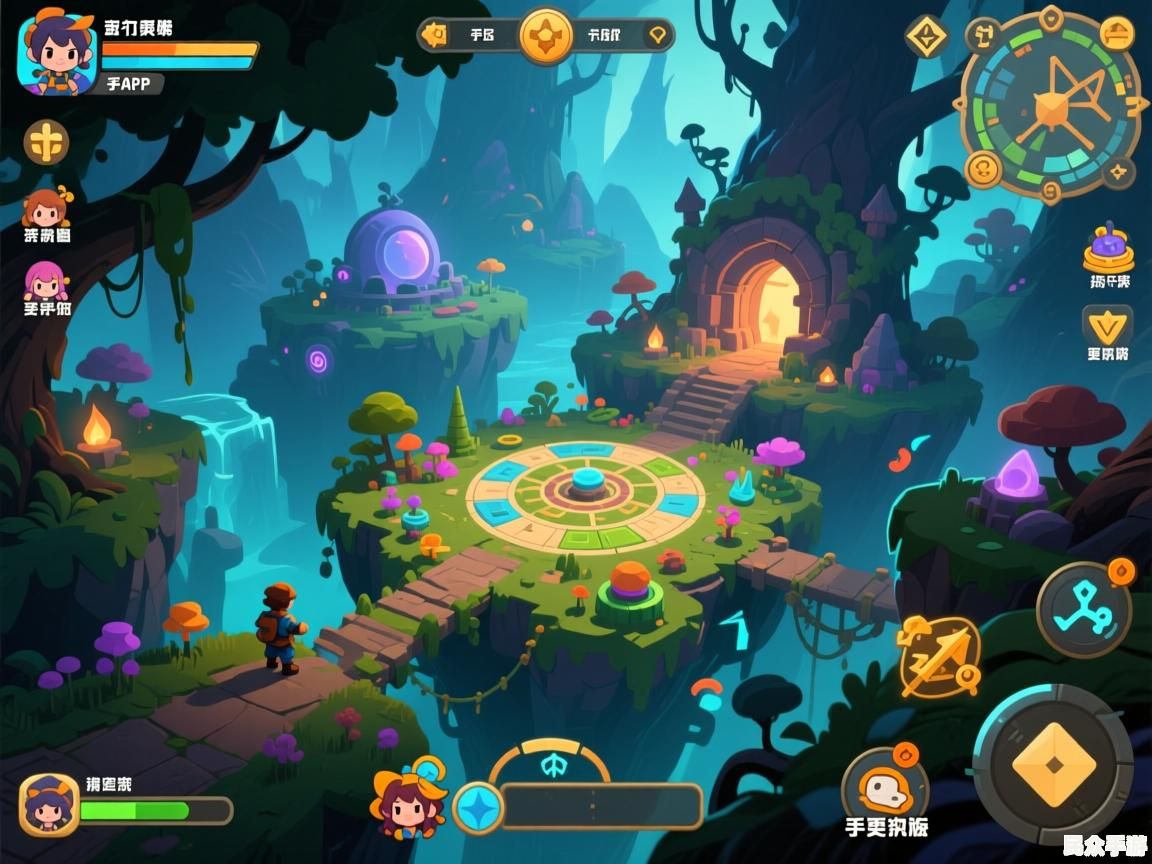Click the golden house button on the minimap
Image resolution: width=1152 pixels, height=864 pixels.
tap(1116, 33)
